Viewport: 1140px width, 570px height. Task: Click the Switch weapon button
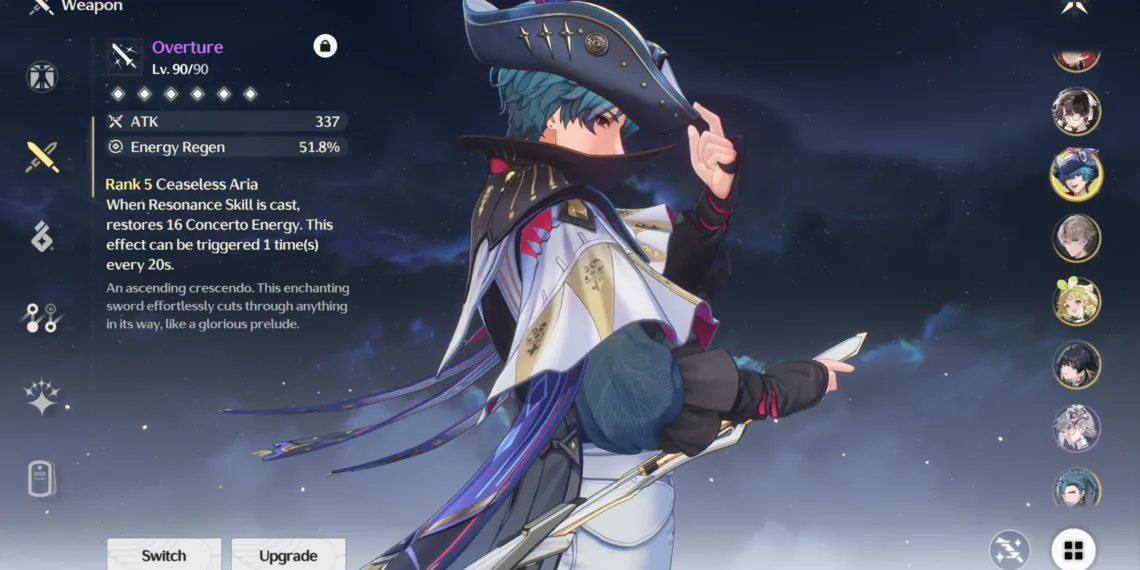164,555
